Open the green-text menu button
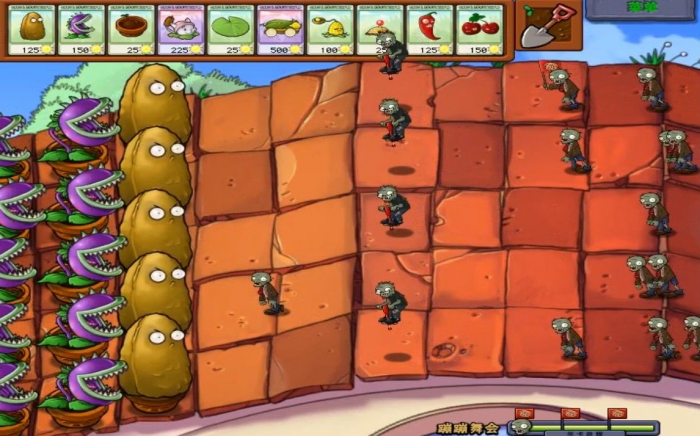This screenshot has height=436, width=700. tap(642, 9)
